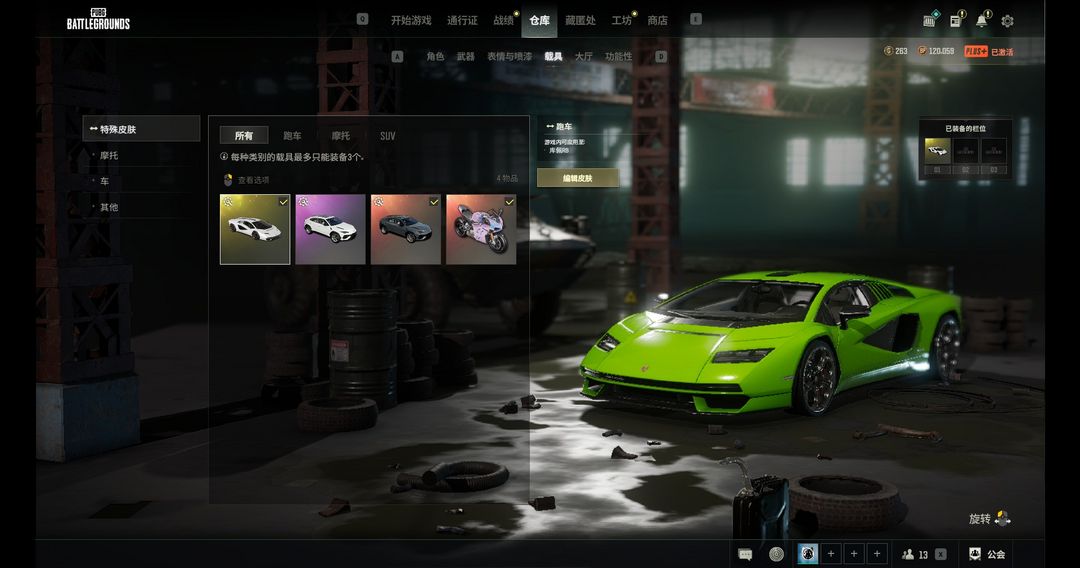Filter vehicles by the 跑车 sports car tab
Image resolution: width=1080 pixels, height=568 pixels.
(x=292, y=136)
